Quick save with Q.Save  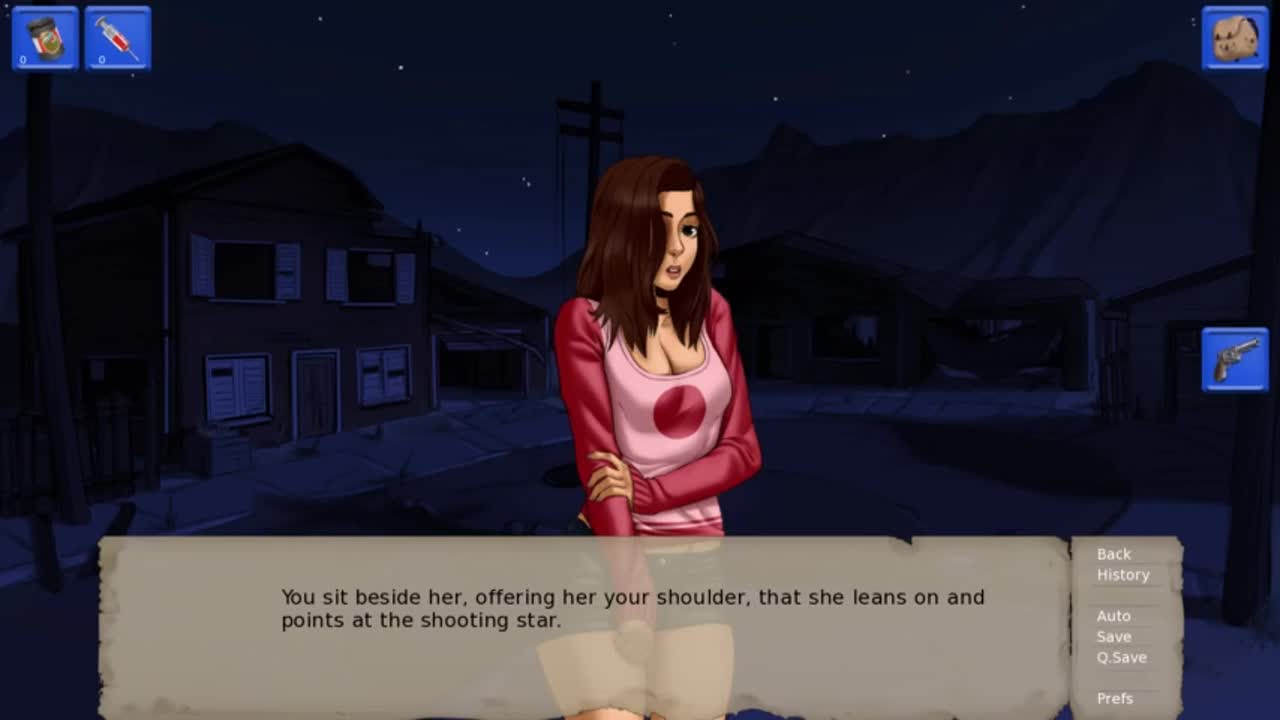[x=1121, y=658]
